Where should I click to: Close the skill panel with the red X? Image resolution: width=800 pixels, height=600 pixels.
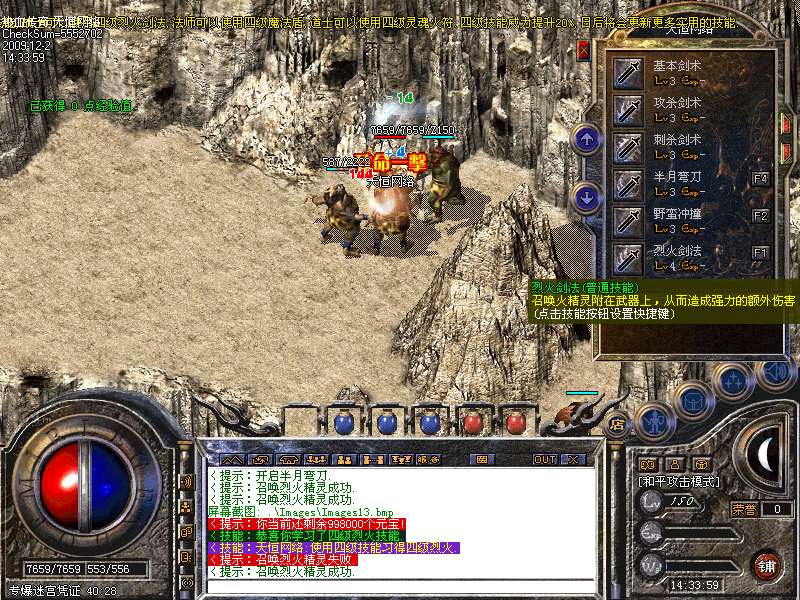click(584, 50)
